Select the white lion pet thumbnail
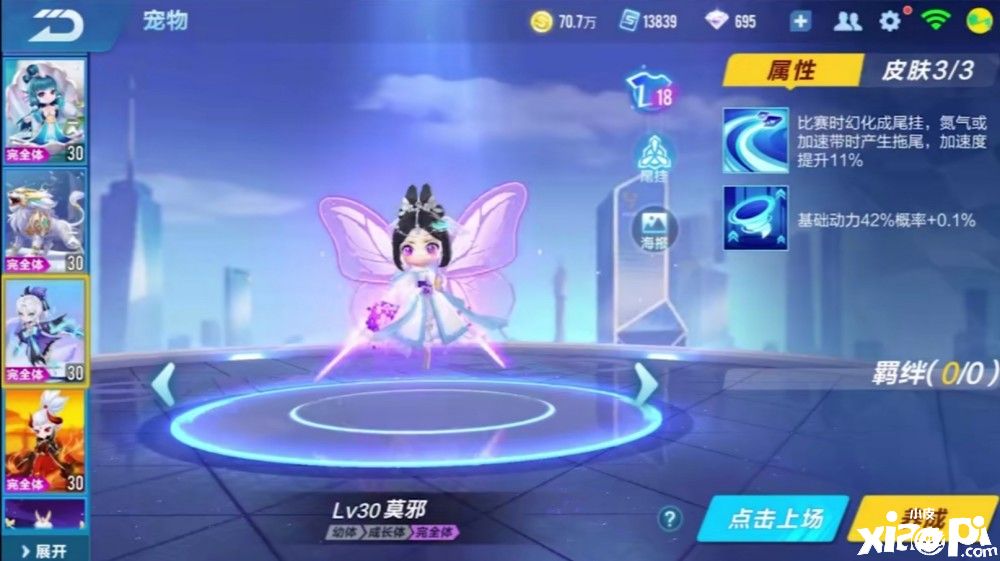 [45, 220]
